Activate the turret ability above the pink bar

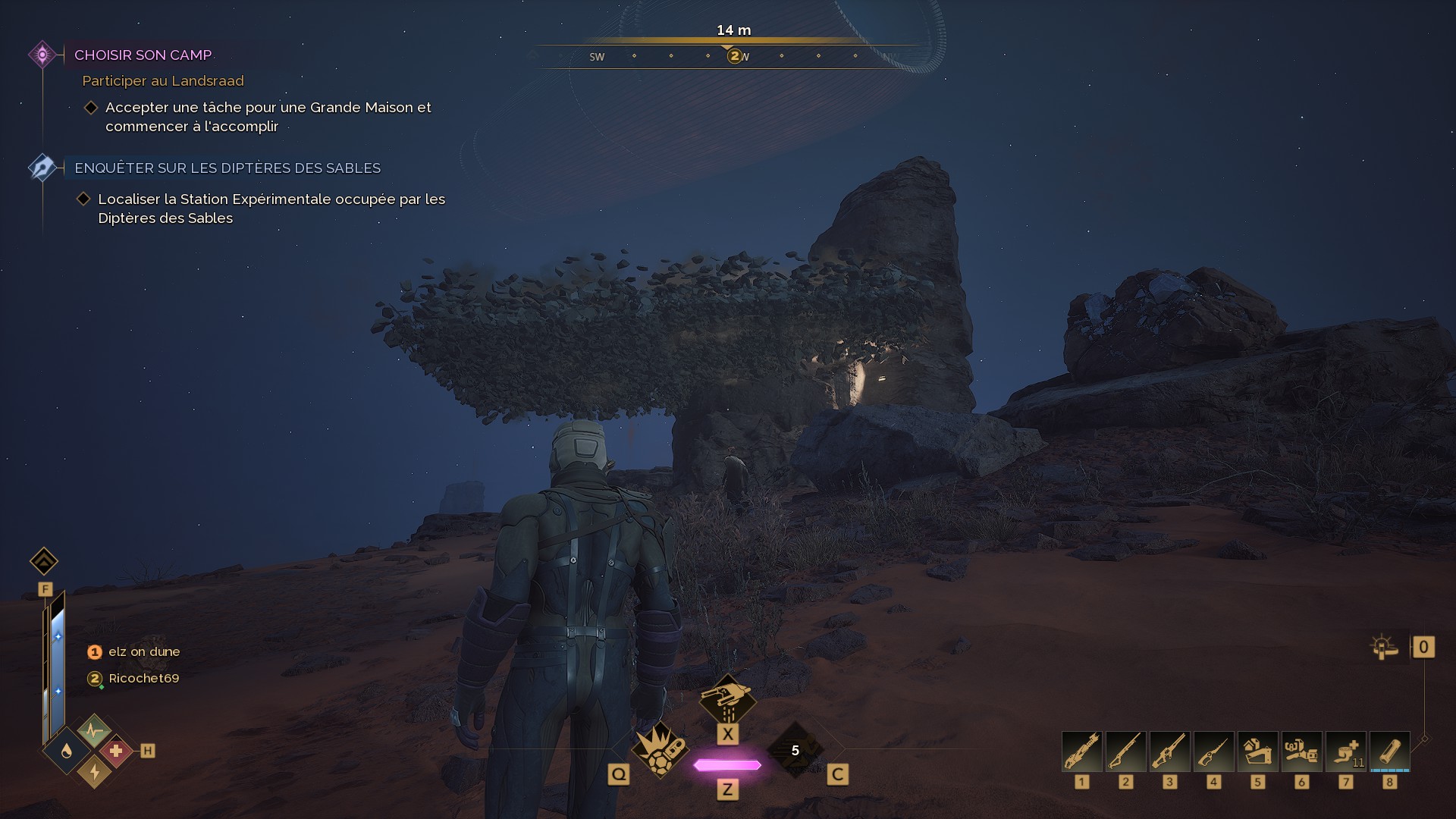pos(727,700)
